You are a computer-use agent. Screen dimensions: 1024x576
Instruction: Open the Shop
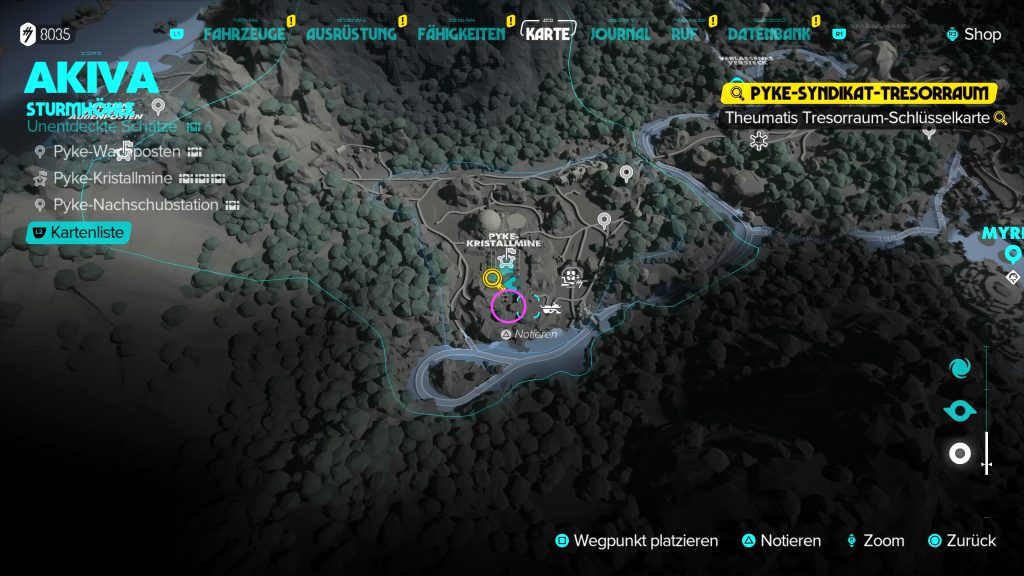coord(973,34)
